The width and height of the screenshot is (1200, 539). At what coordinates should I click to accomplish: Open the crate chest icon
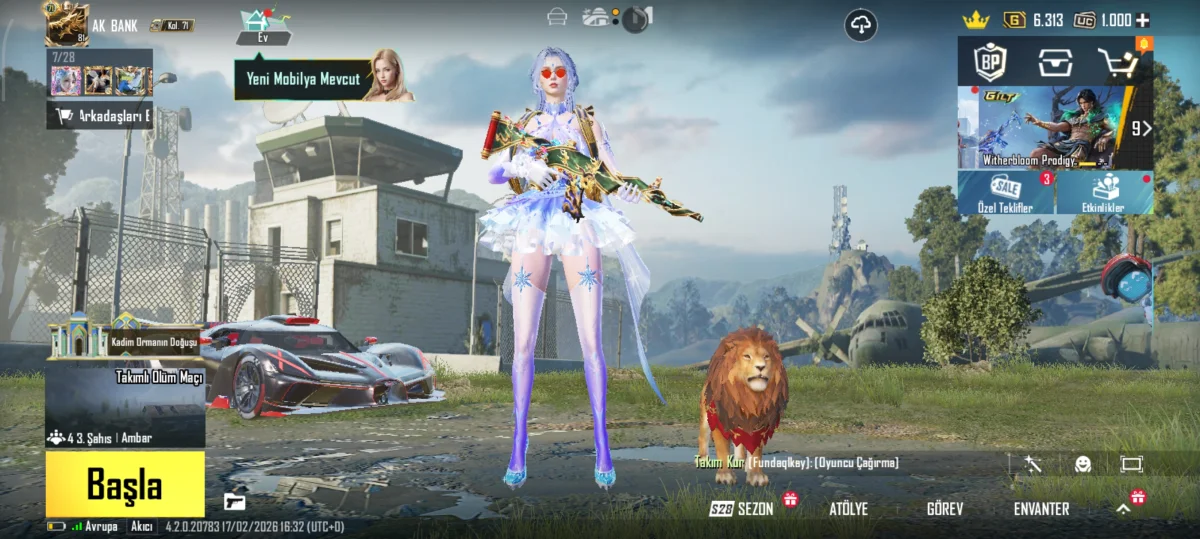point(1054,63)
